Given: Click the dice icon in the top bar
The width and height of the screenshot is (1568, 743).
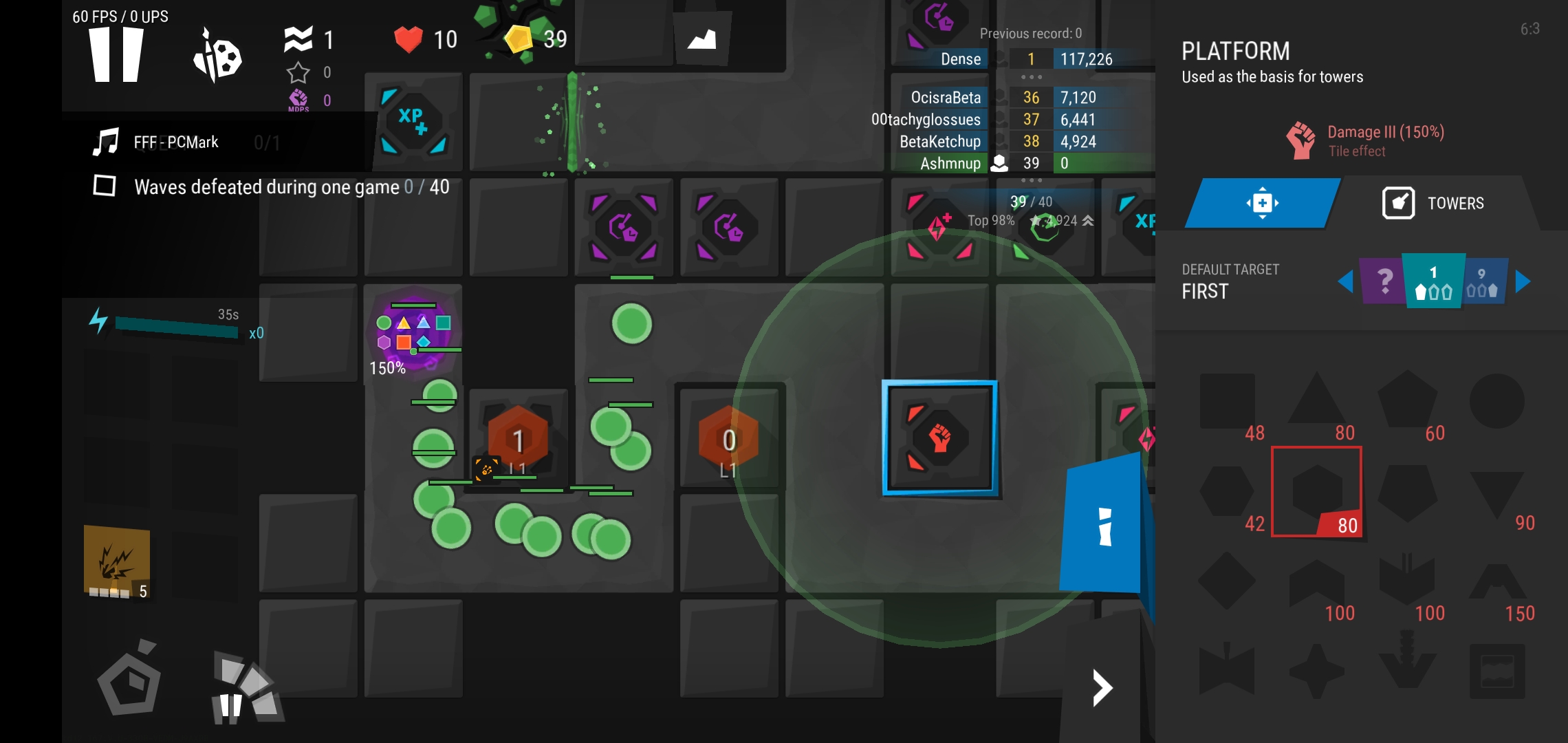Looking at the screenshot, I should 217,56.
